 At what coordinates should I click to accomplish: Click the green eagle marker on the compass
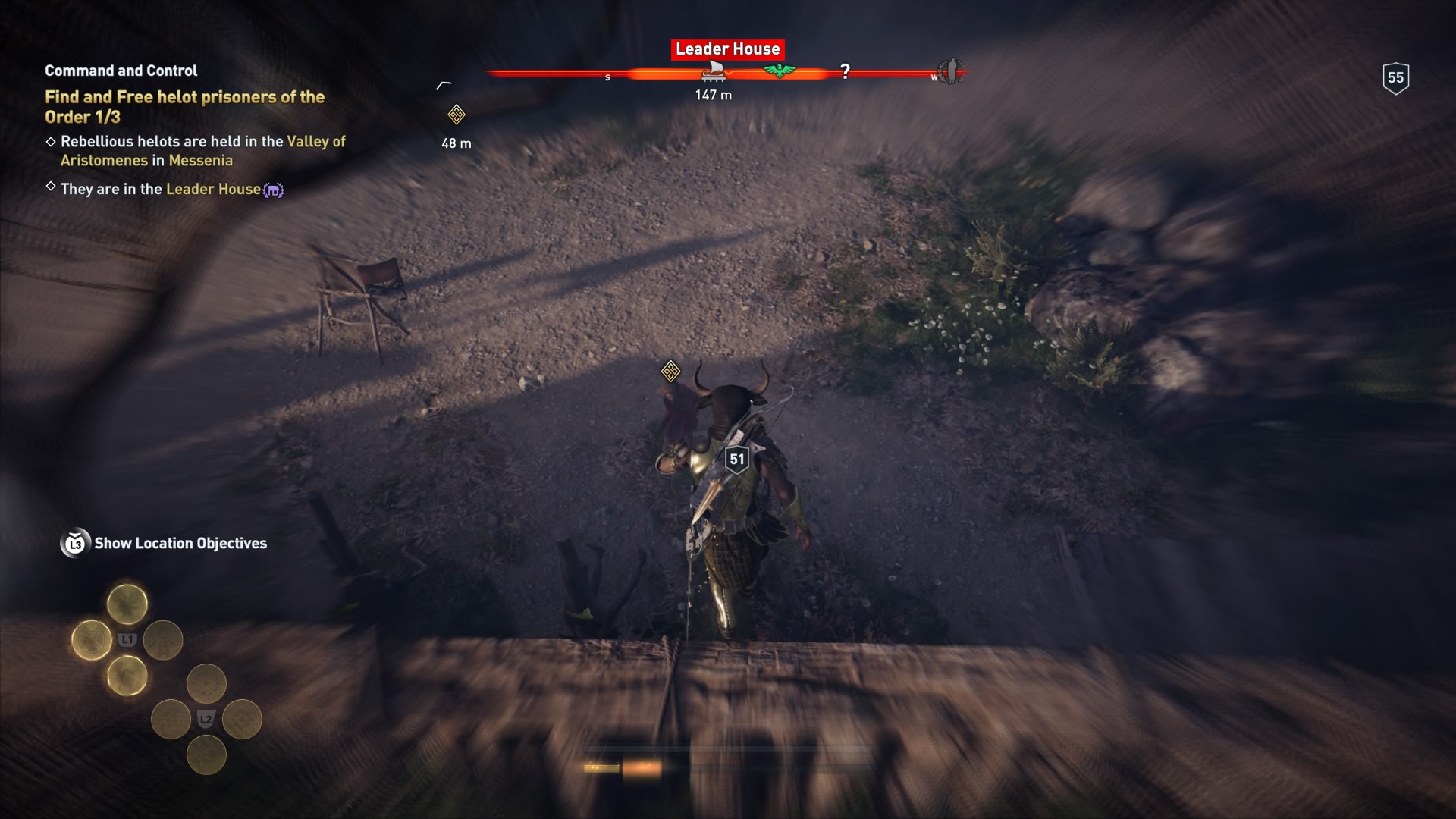[780, 71]
